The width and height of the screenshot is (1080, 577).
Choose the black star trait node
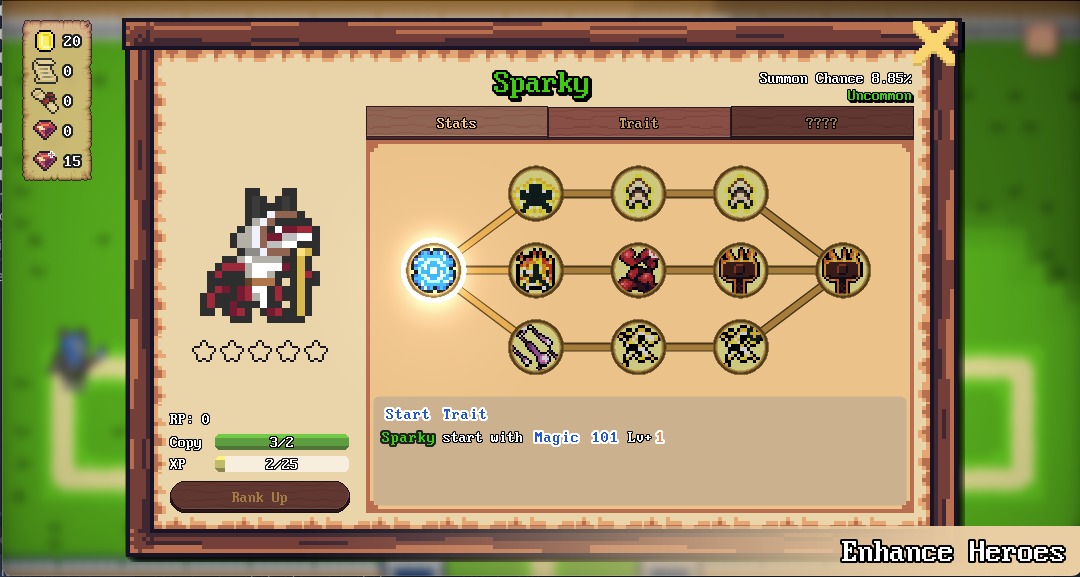(x=536, y=193)
